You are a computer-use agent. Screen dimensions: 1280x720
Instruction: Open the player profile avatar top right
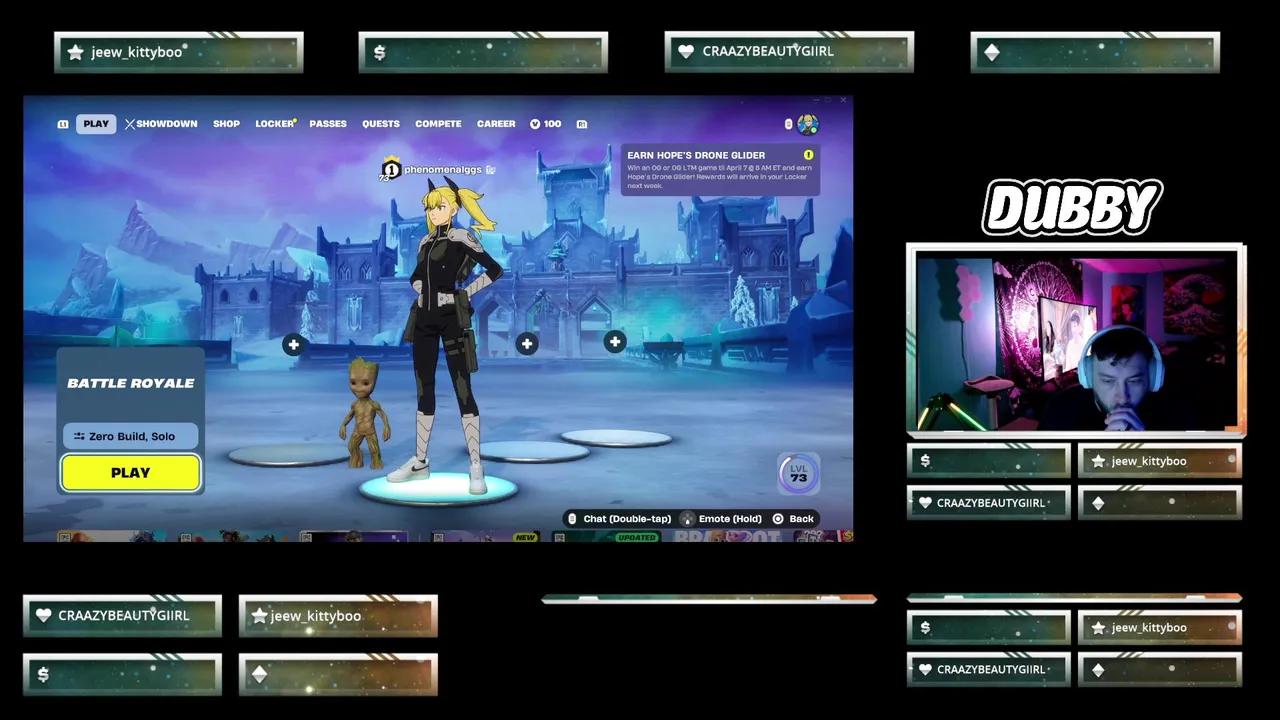tap(808, 123)
